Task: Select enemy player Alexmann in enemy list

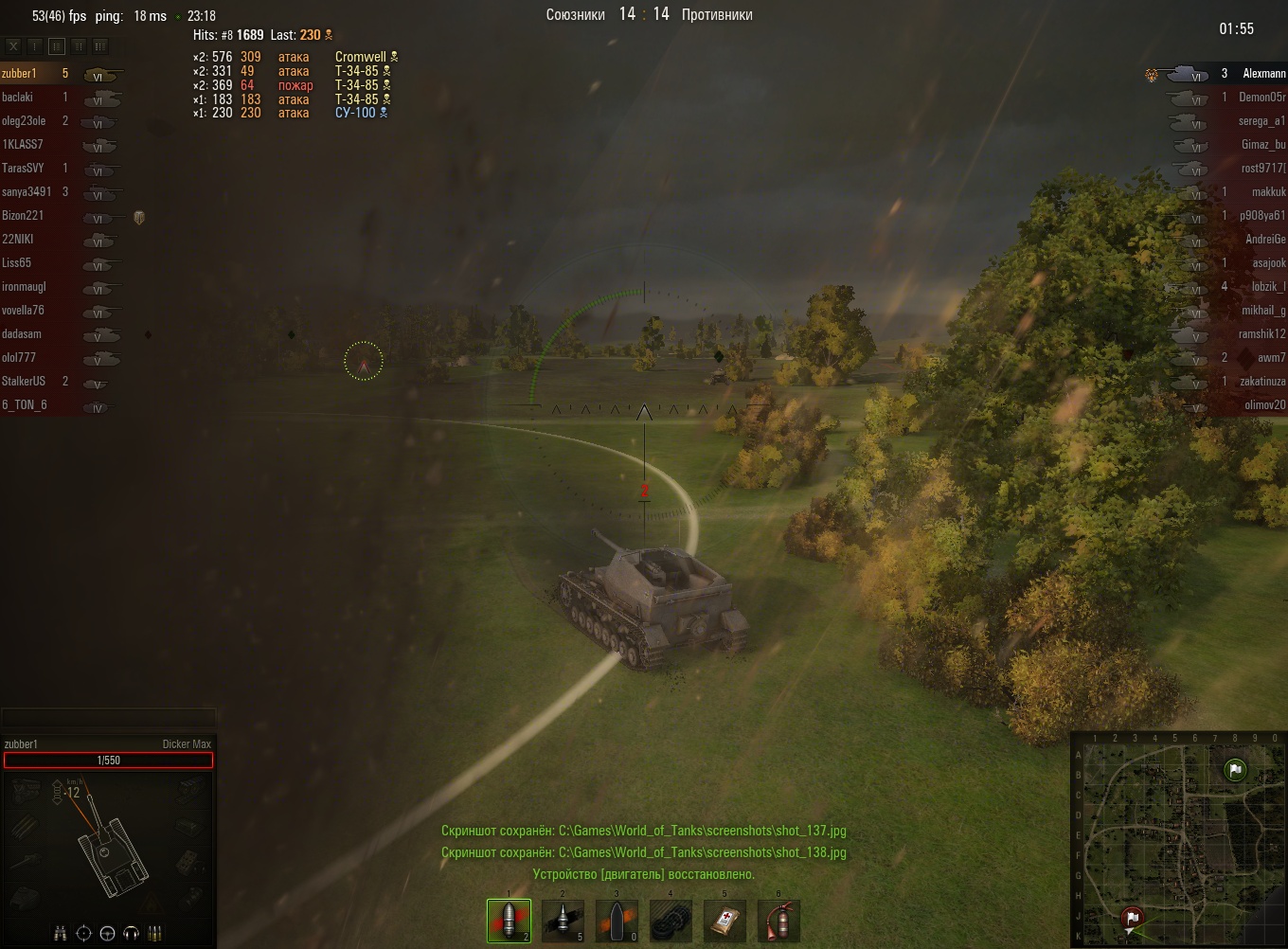Action: (1263, 74)
